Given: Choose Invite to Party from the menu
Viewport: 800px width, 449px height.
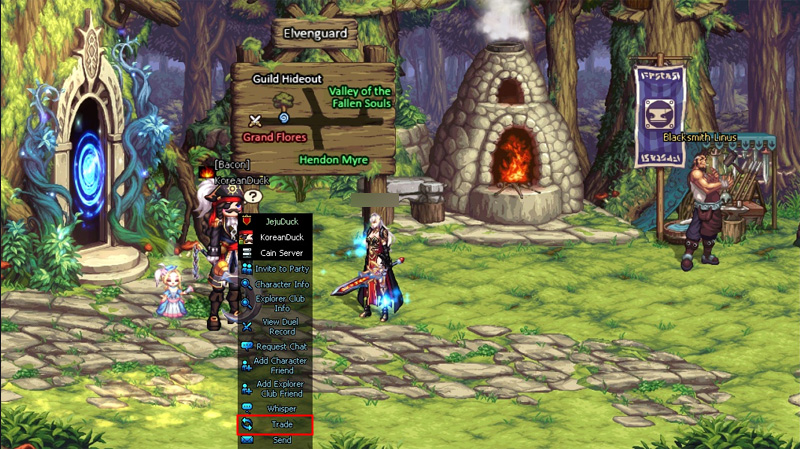Looking at the screenshot, I should (x=275, y=269).
